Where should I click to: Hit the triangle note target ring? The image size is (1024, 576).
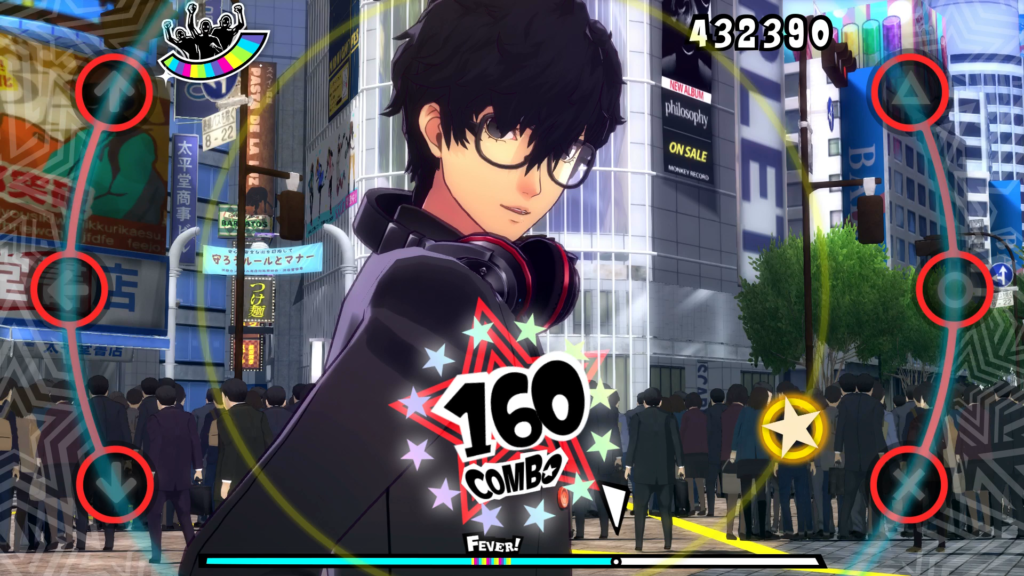[908, 91]
